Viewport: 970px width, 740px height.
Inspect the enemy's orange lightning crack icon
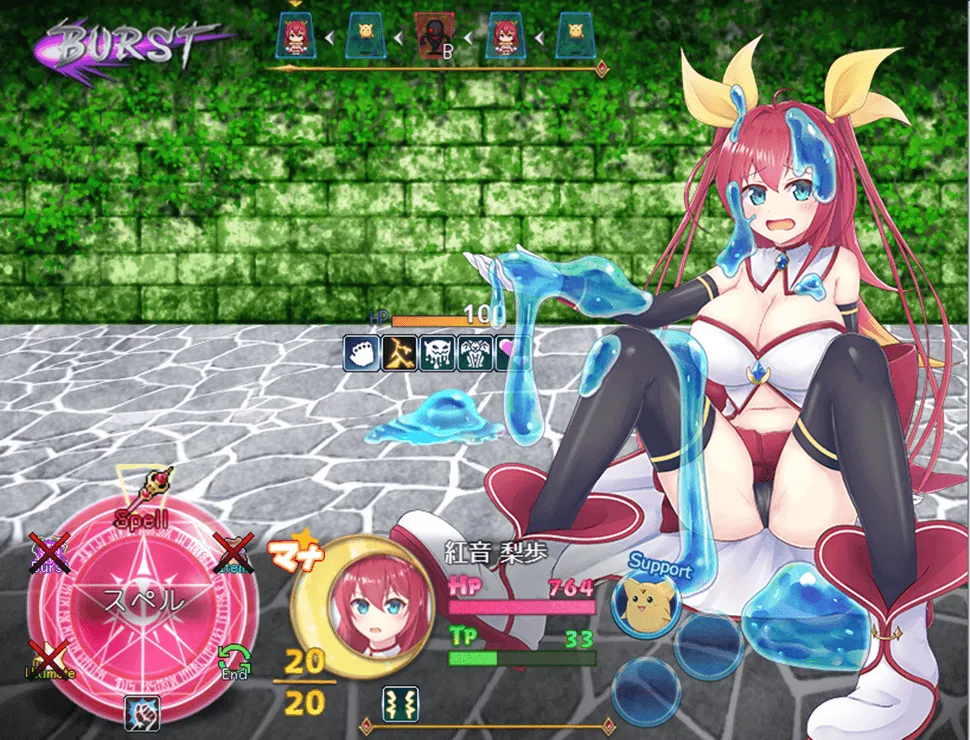[399, 353]
